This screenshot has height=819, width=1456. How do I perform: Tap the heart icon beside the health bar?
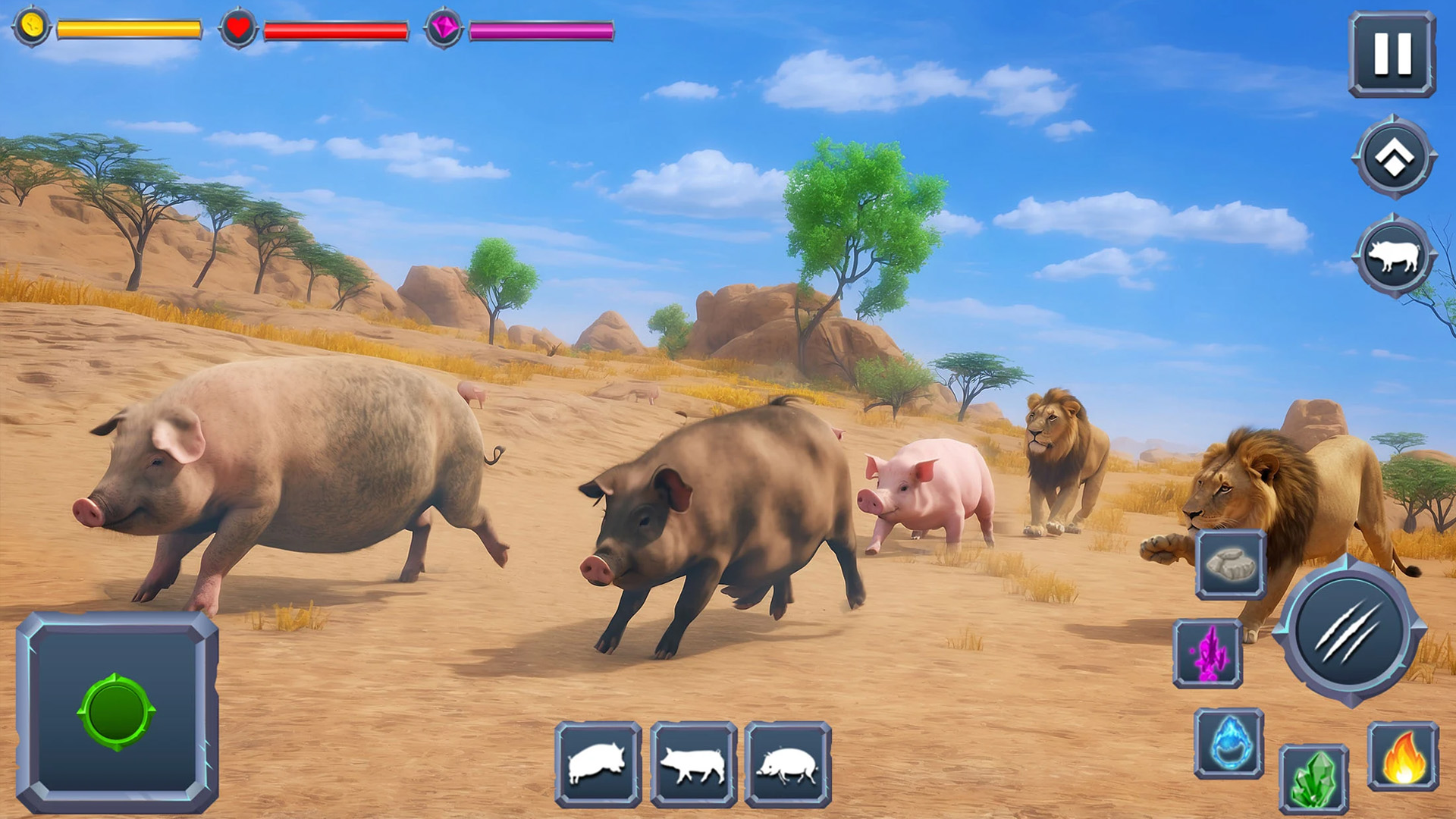(237, 27)
